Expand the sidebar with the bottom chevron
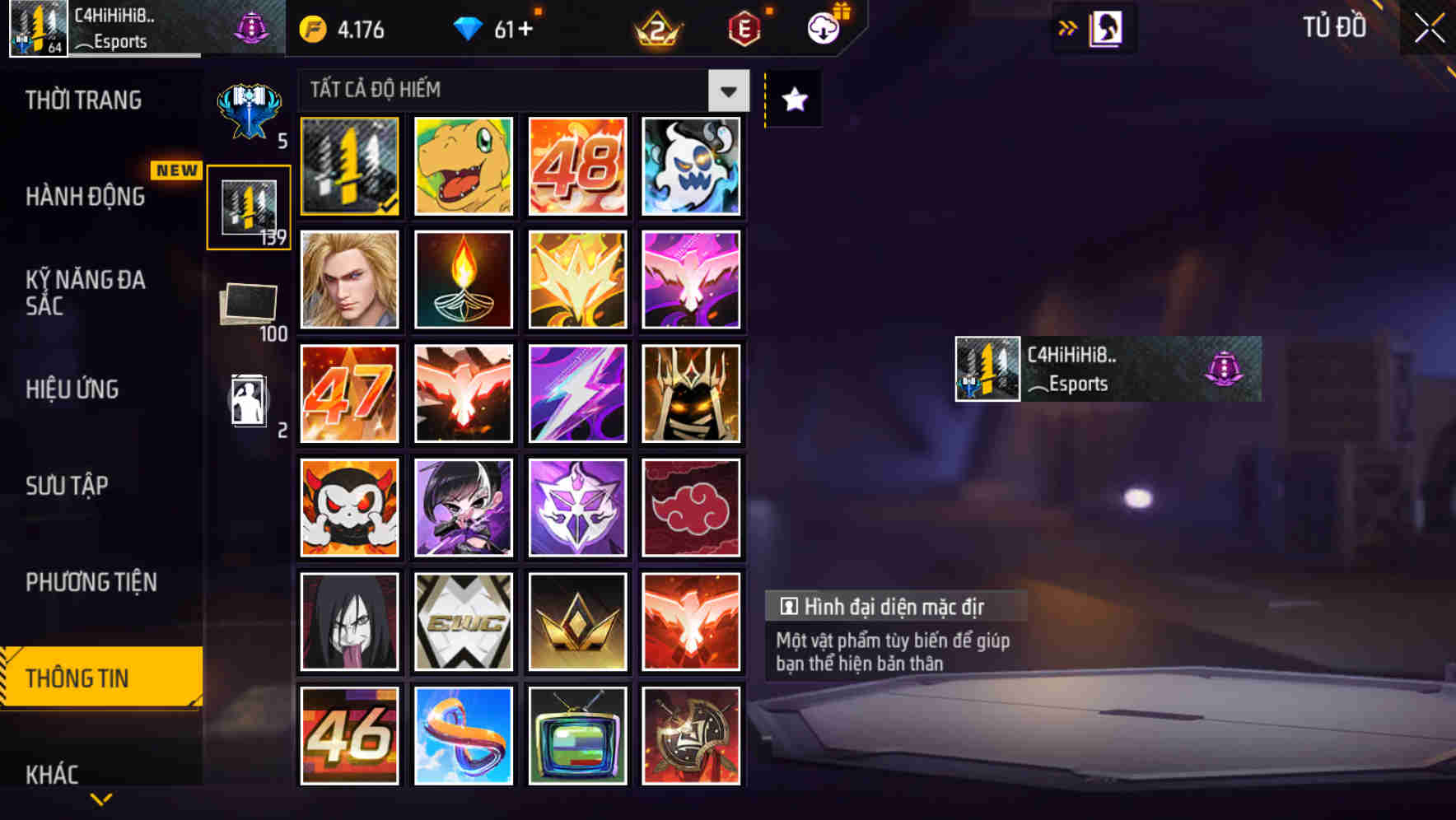This screenshot has height=820, width=1456. point(100,798)
